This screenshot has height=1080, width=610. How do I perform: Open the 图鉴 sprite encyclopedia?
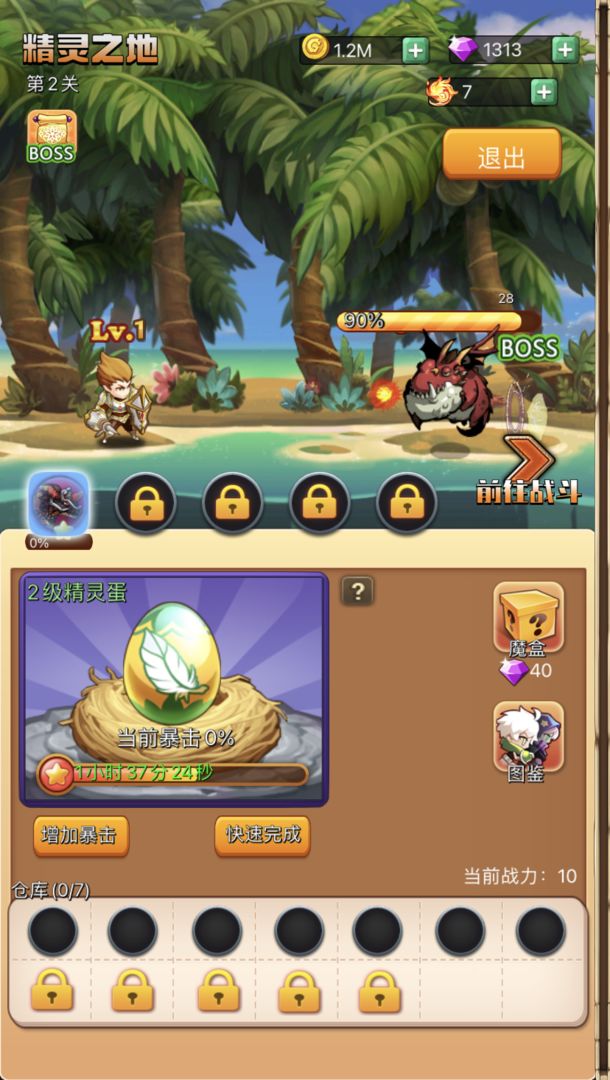528,738
